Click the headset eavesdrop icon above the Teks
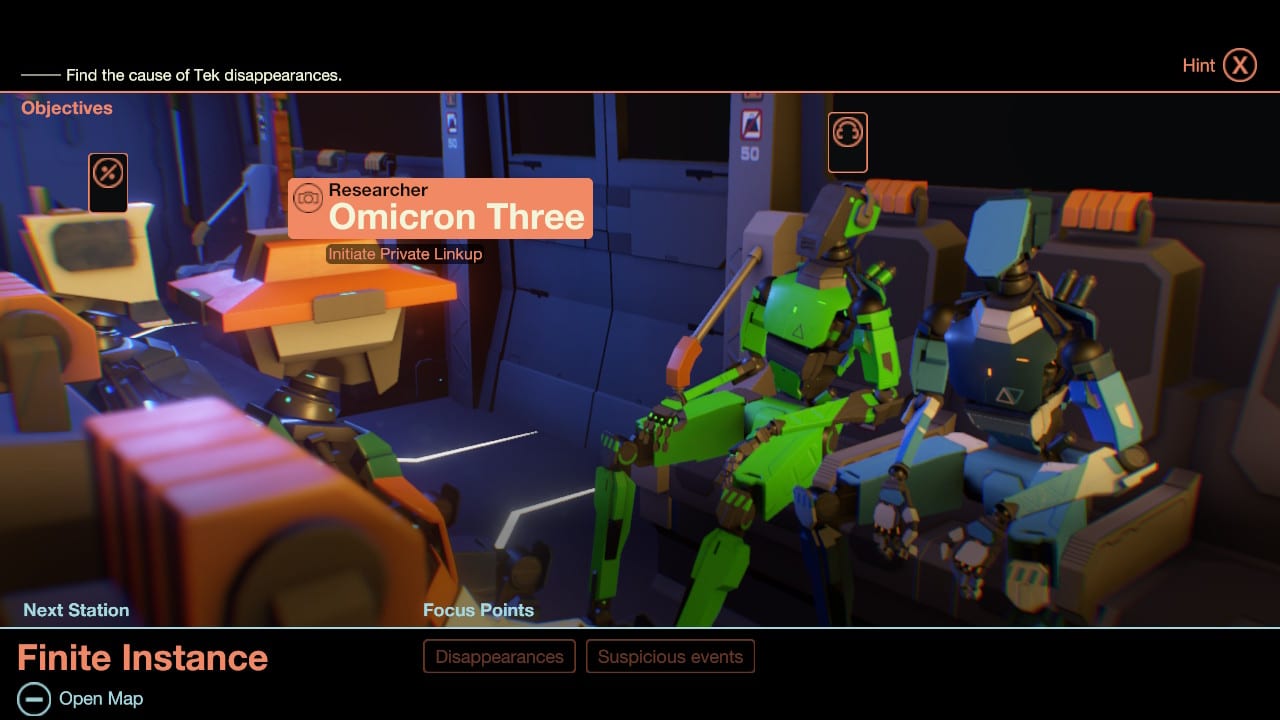The width and height of the screenshot is (1280, 720). [847, 142]
